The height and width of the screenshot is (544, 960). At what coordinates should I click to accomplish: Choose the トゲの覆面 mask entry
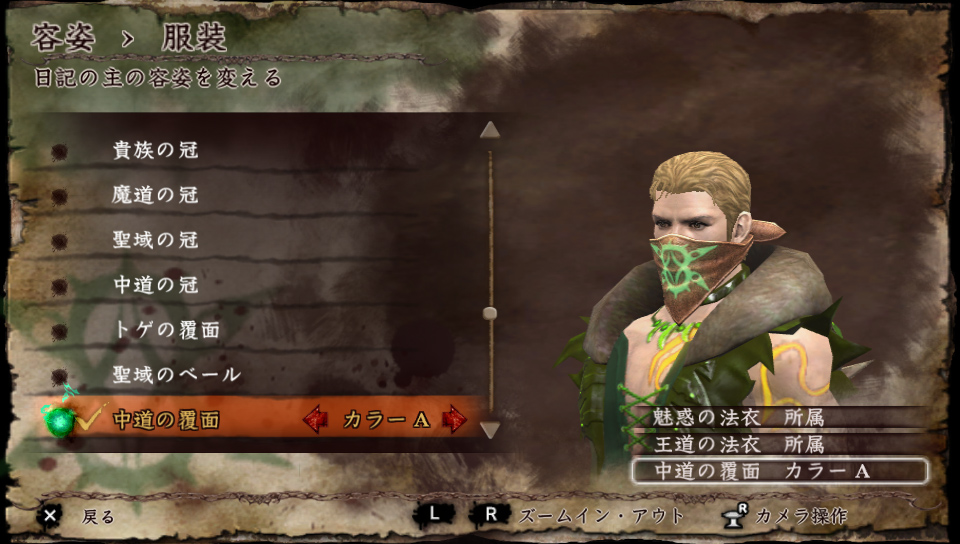[166, 330]
